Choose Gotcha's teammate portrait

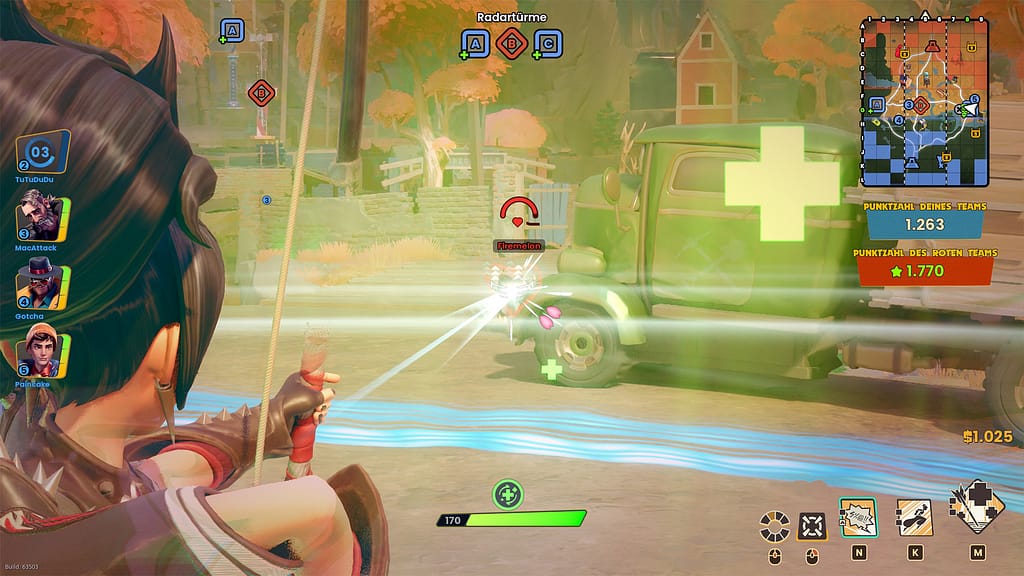pyautogui.click(x=40, y=280)
